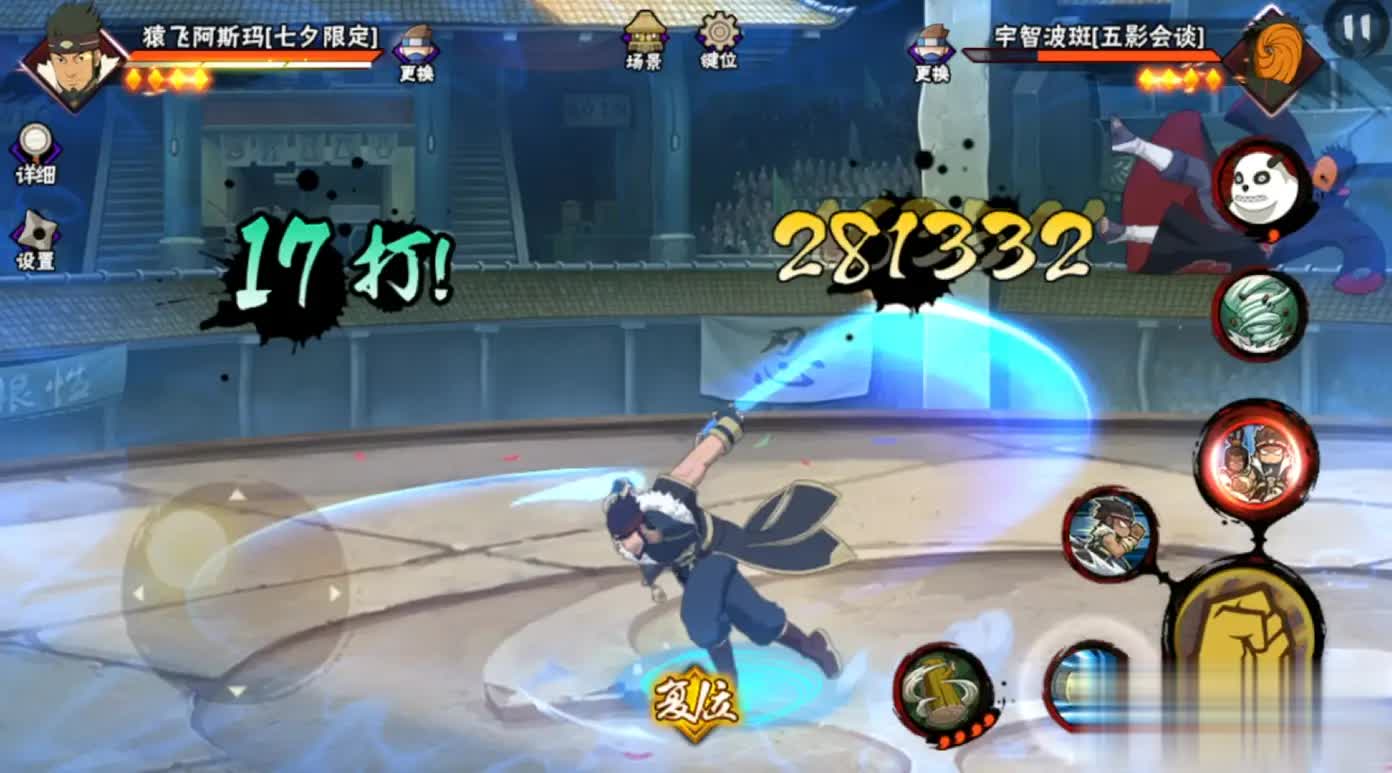
Task: Activate the panda summon skill
Action: (1261, 188)
